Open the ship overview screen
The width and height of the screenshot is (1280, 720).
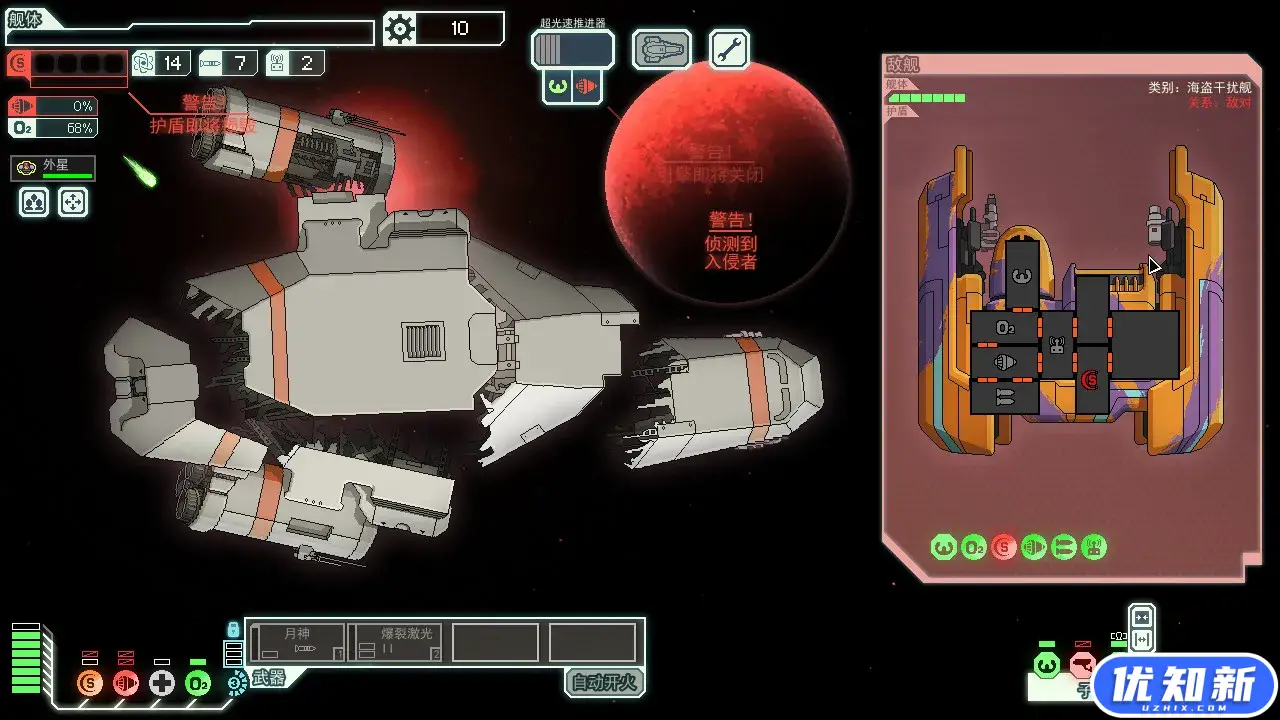click(x=661, y=49)
